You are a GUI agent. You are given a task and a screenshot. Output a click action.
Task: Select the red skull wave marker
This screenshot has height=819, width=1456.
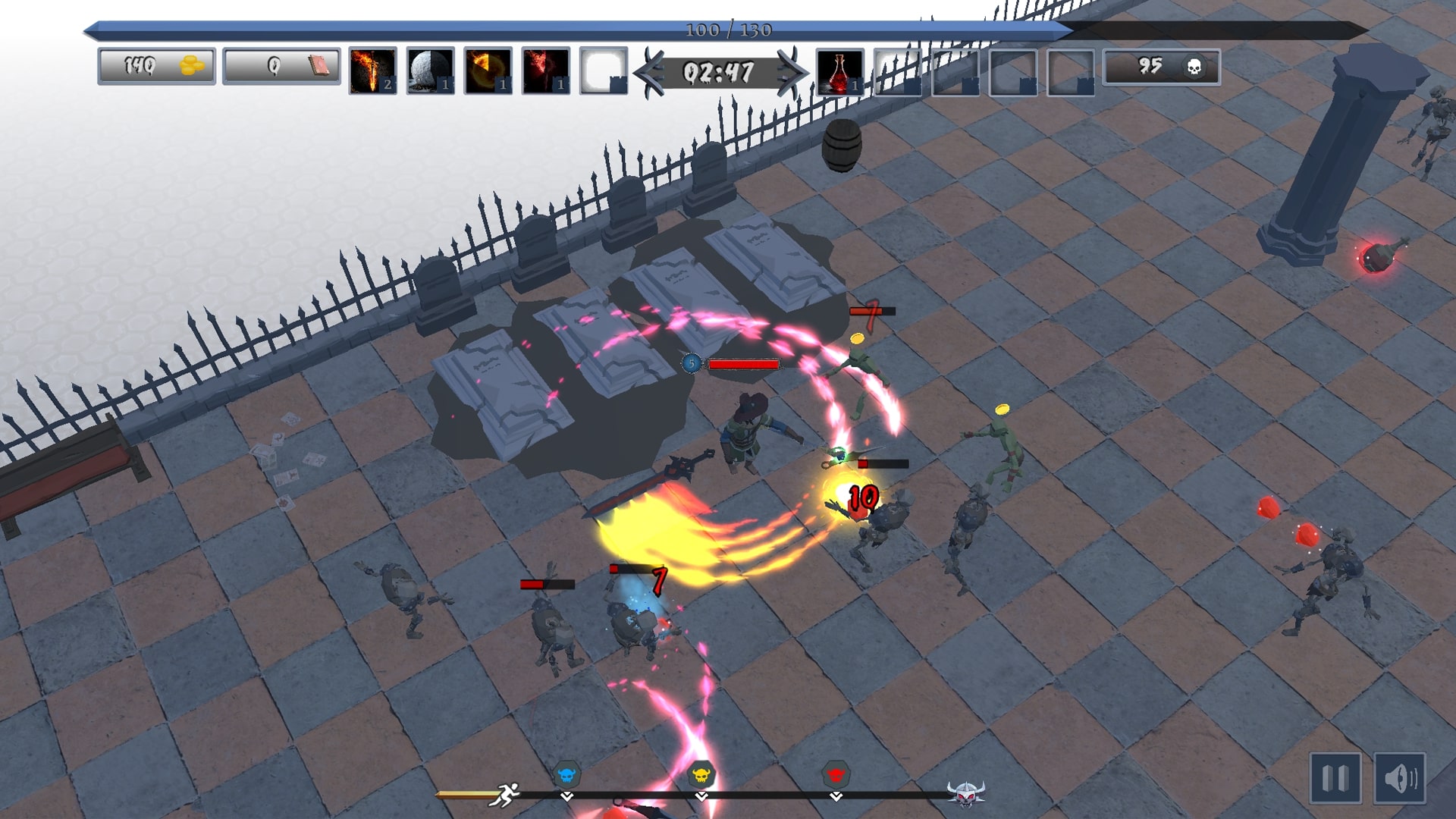pos(836,776)
